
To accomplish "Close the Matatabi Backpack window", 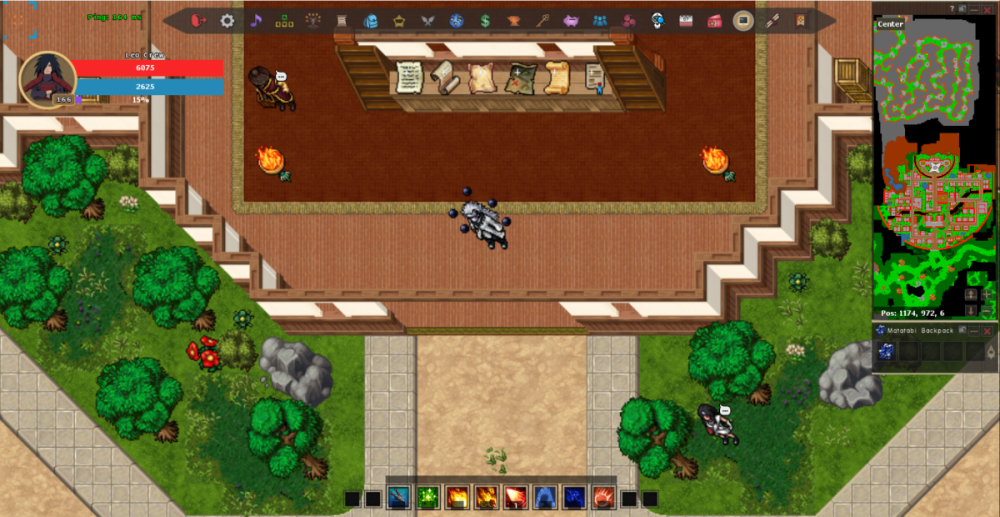I will point(987,330).
